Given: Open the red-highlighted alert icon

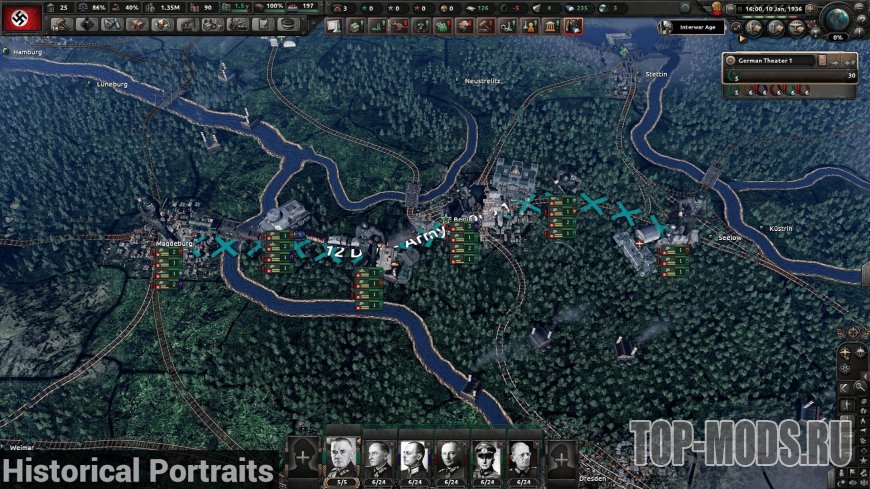Looking at the screenshot, I should point(573,24).
